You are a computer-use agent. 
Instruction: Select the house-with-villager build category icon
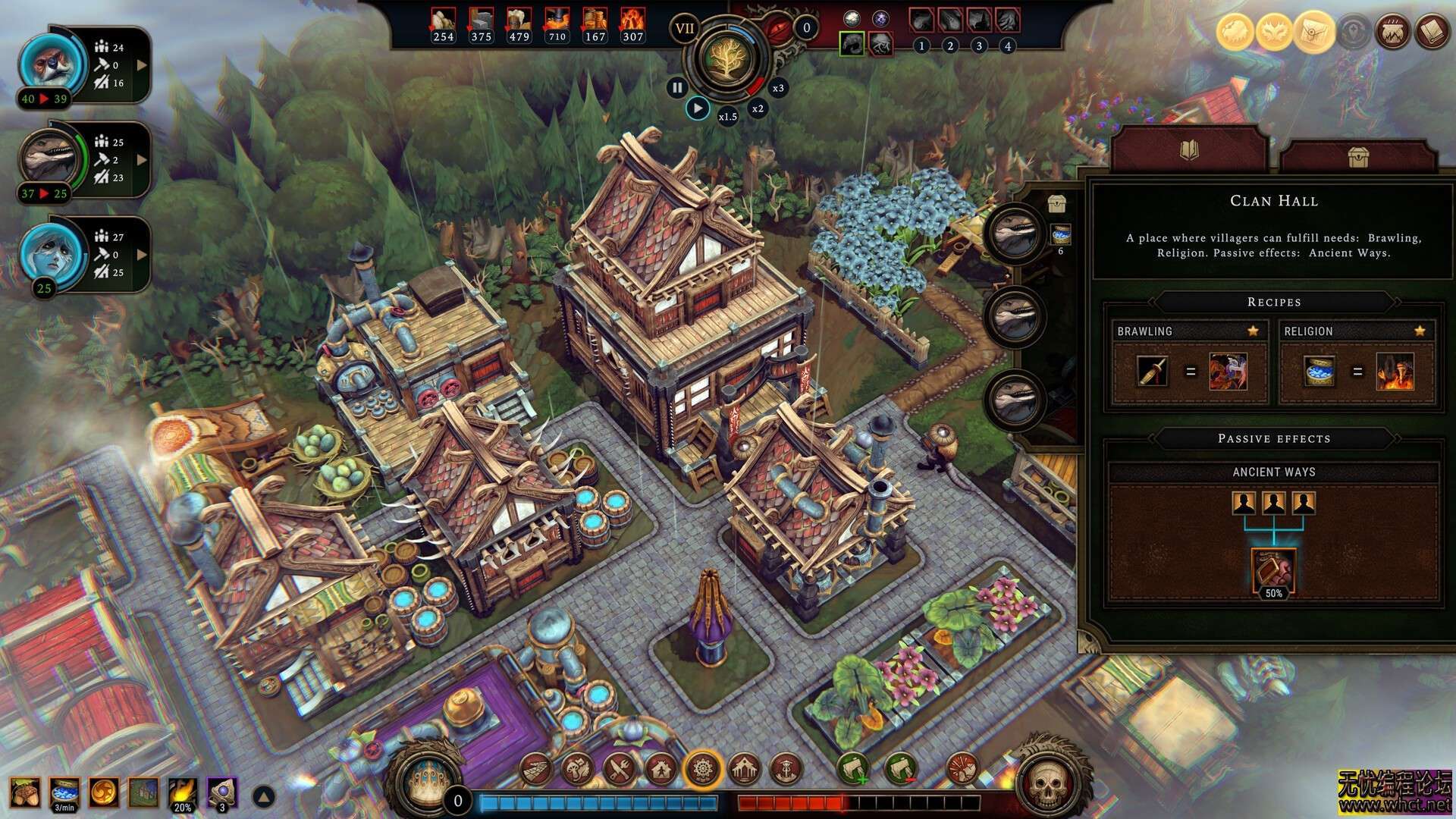click(x=659, y=768)
